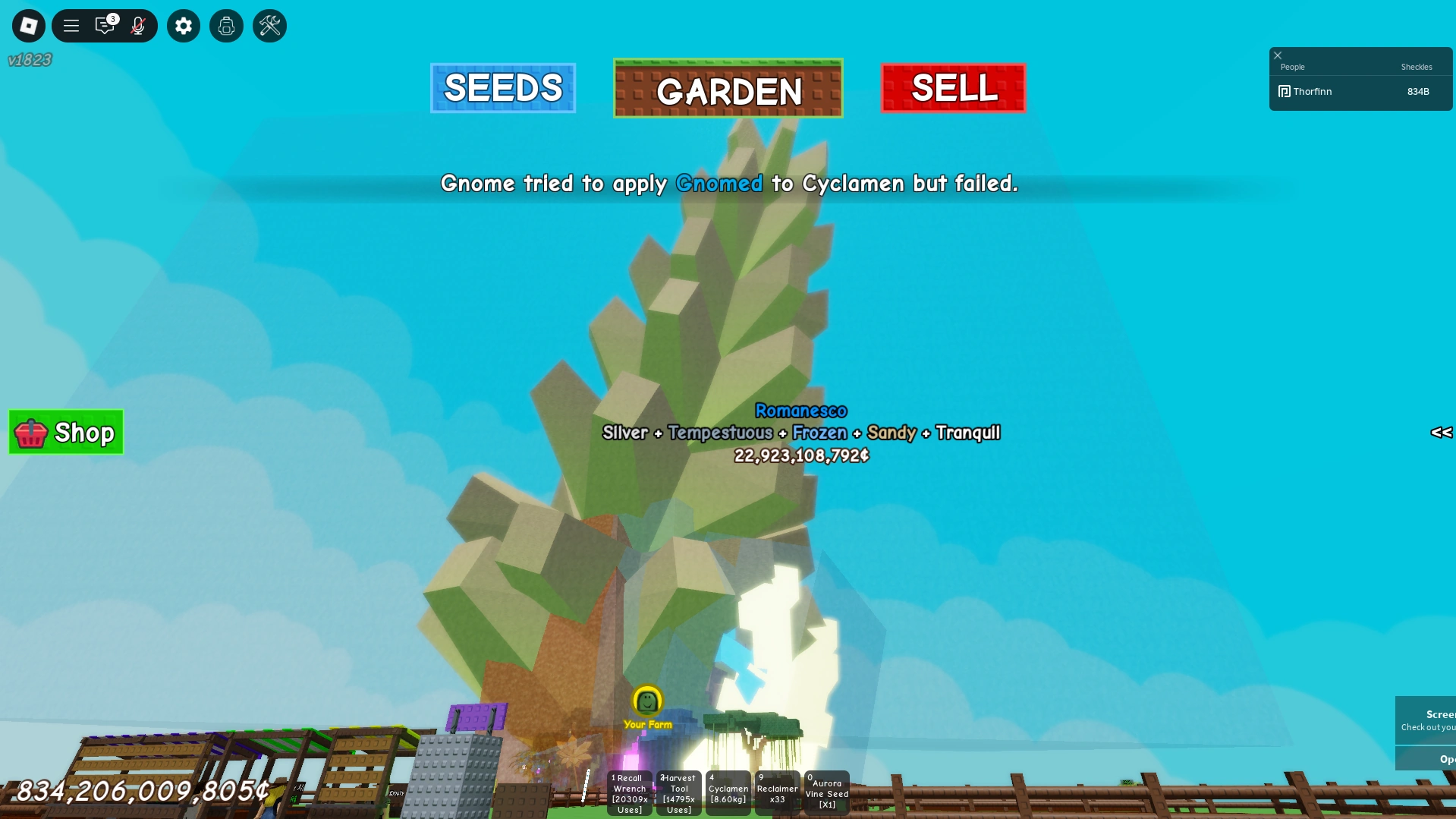1456x819 pixels.
Task: Equip the Recall Wrench
Action: point(629,792)
